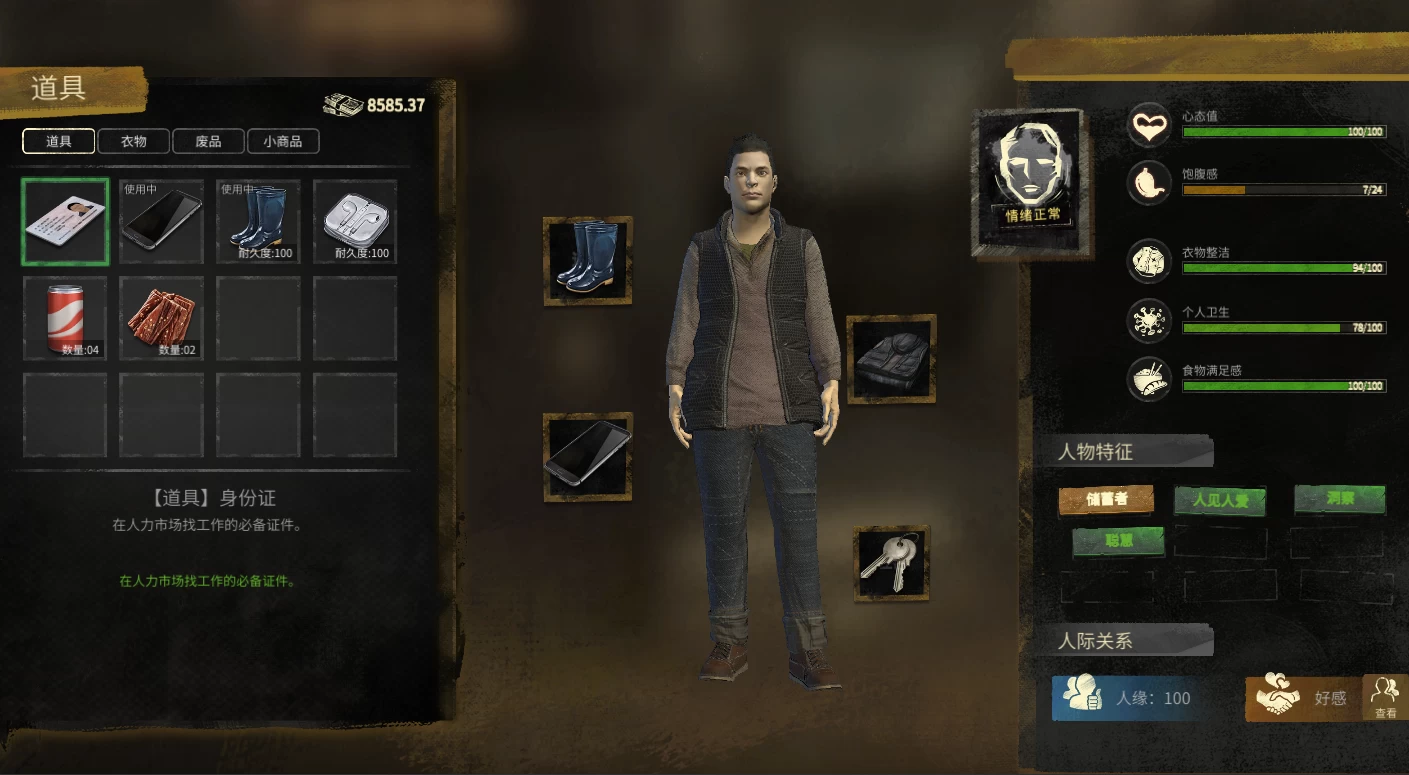The image size is (1409, 775).
Task: Inspect the 人见人爱 trait tag
Action: [1220, 500]
